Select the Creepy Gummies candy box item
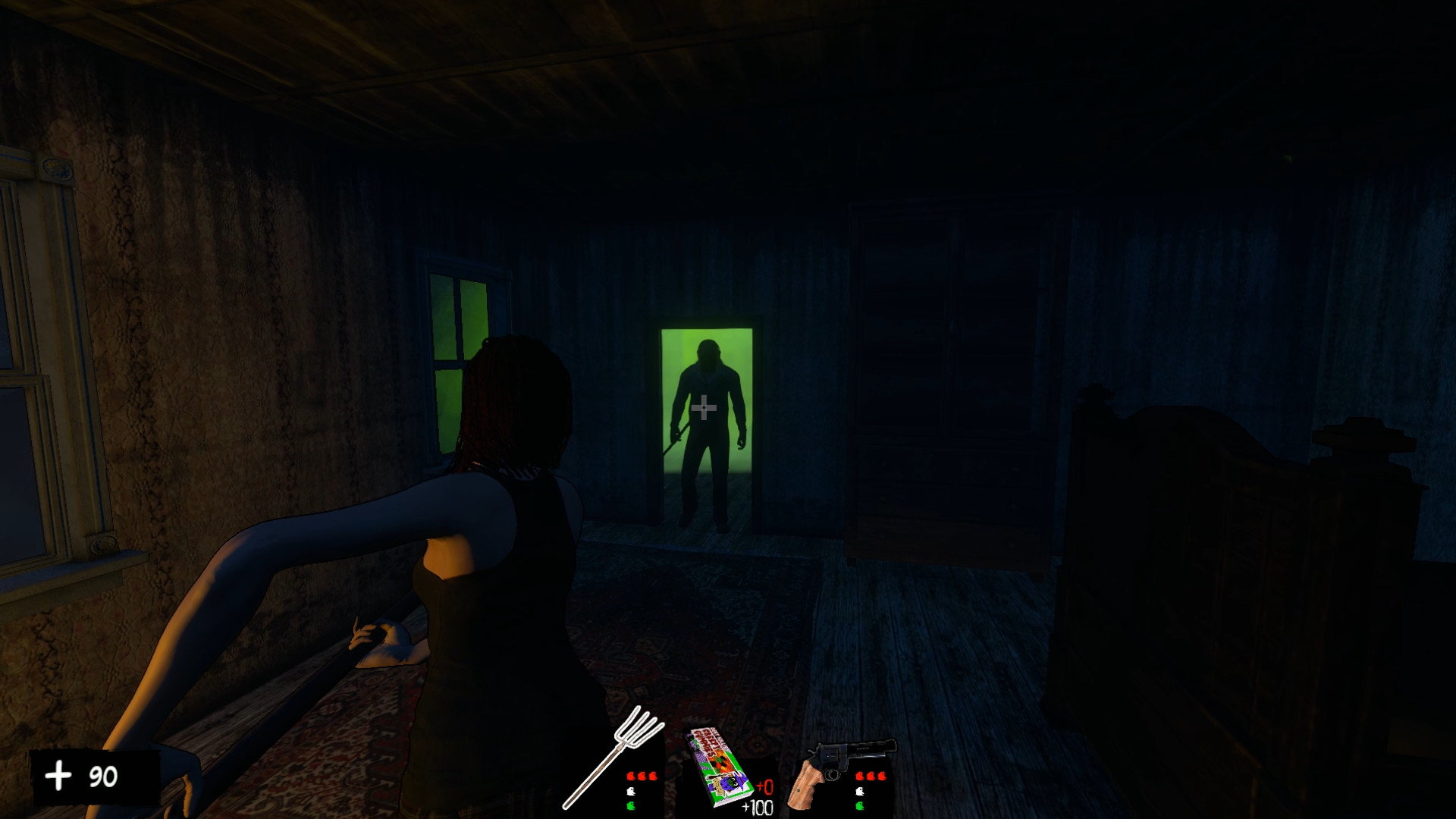This screenshot has height=819, width=1456. point(717,766)
